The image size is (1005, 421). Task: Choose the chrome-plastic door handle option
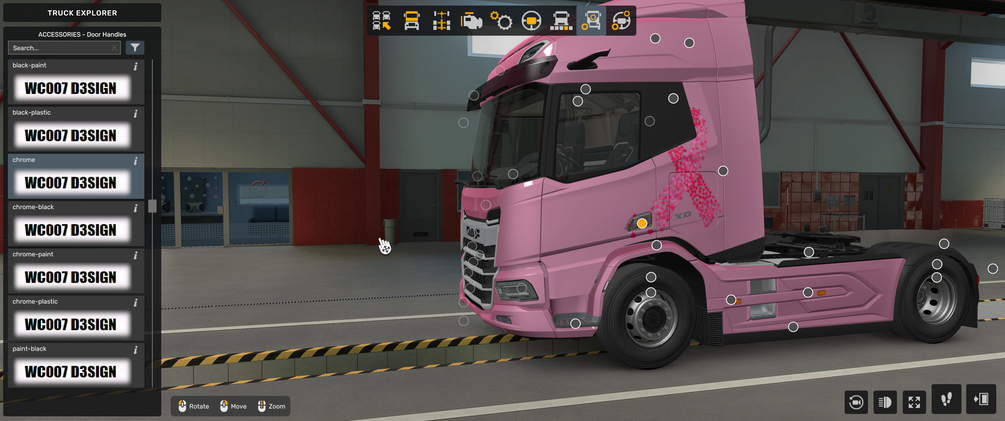[70, 324]
